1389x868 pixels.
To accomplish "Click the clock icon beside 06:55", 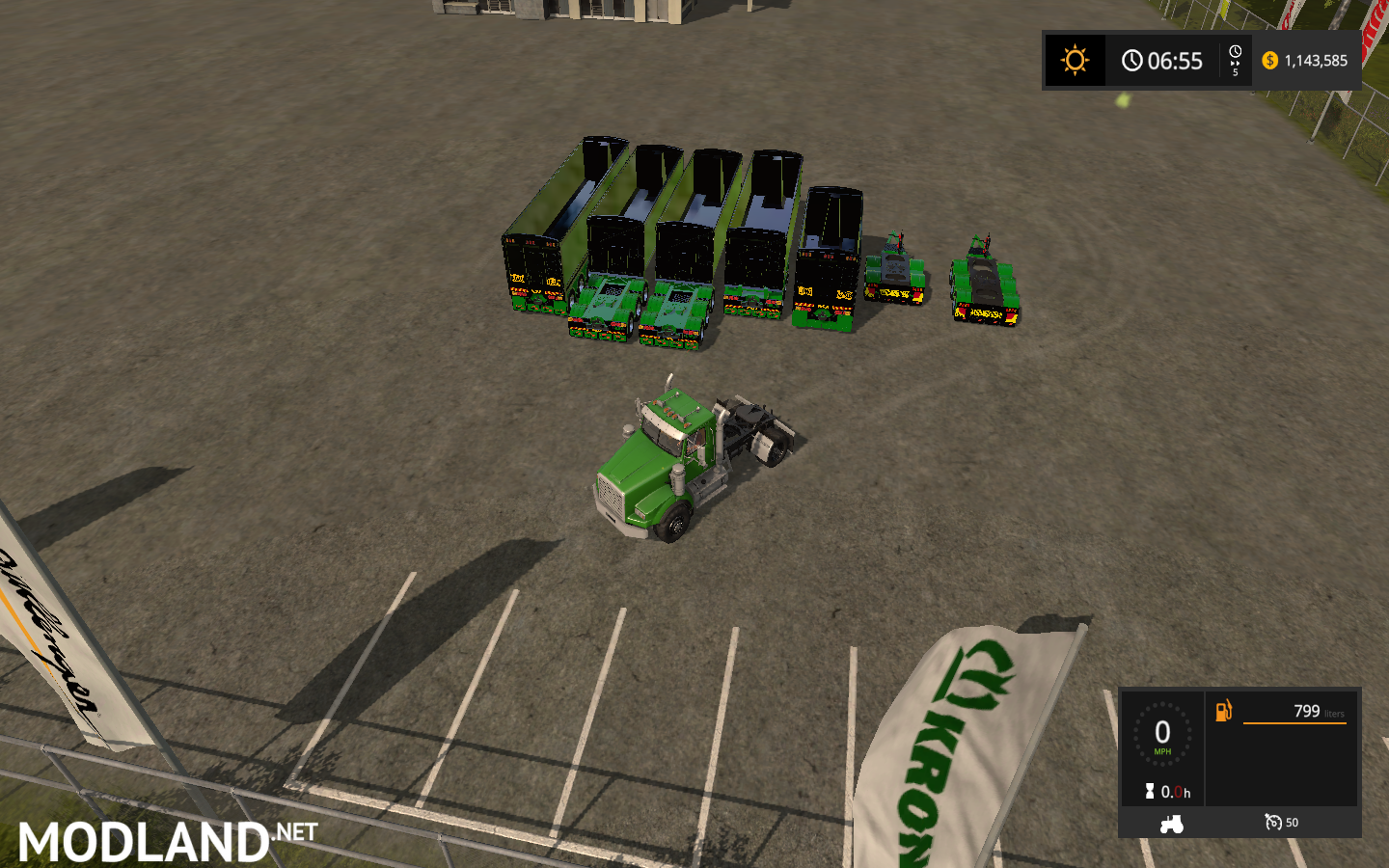I will click(x=1132, y=60).
